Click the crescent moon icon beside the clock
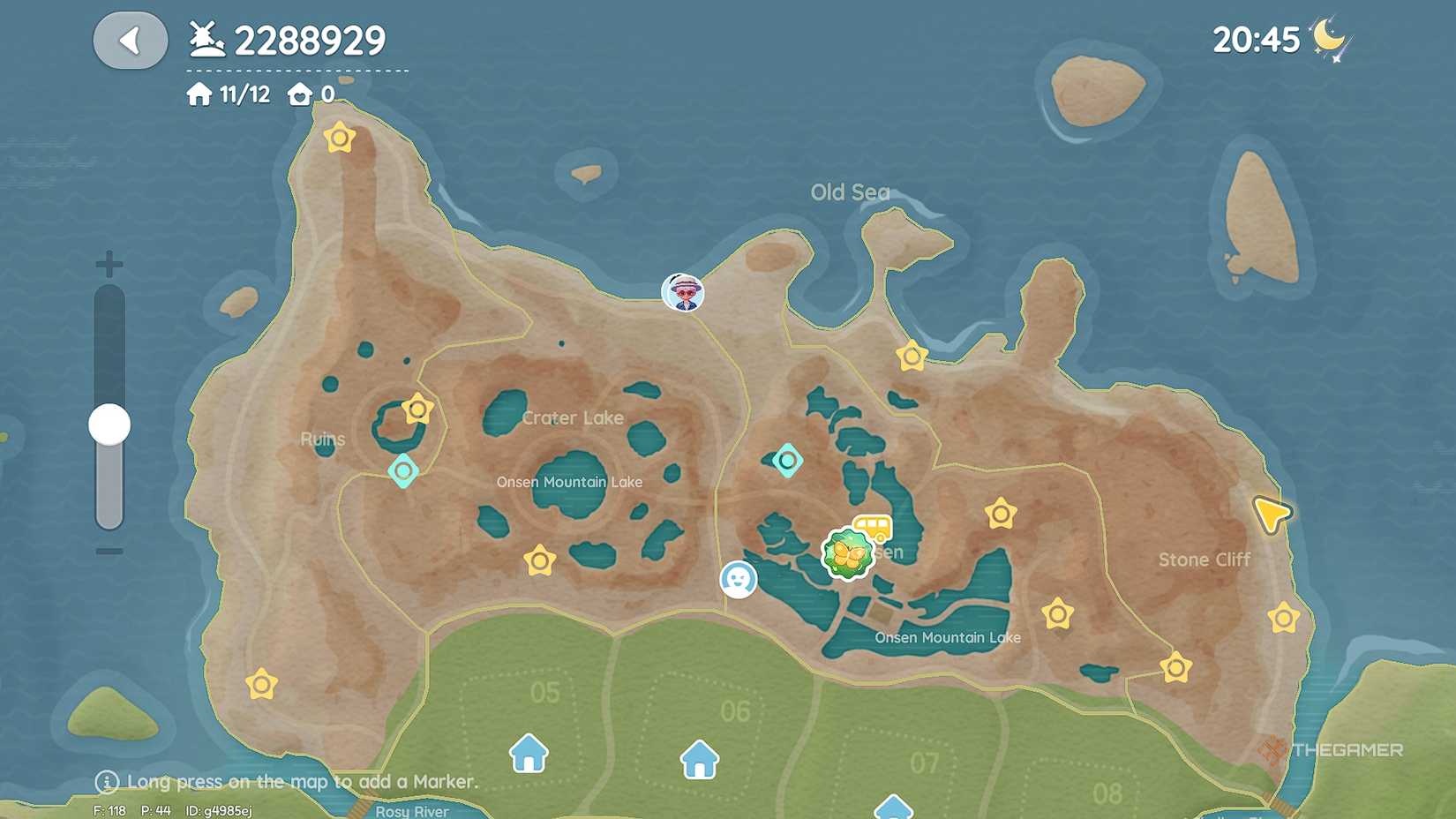The width and height of the screenshot is (1456, 819). tap(1329, 37)
